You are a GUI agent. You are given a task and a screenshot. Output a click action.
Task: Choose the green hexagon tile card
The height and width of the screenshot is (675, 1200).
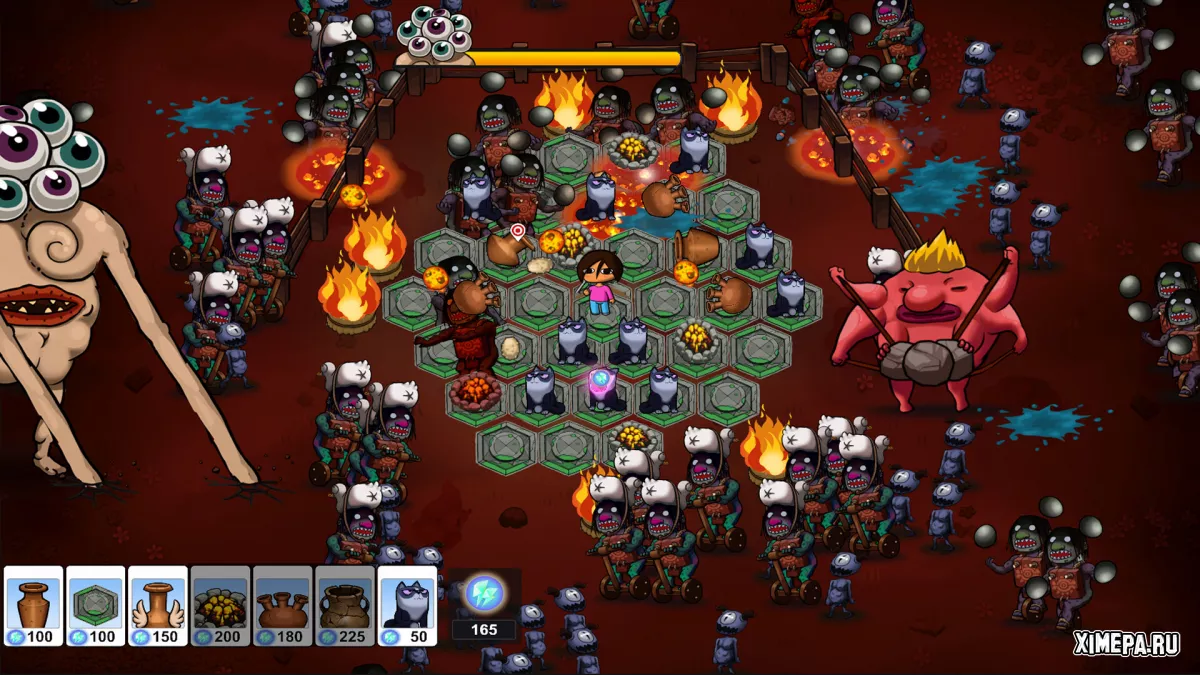(x=96, y=606)
